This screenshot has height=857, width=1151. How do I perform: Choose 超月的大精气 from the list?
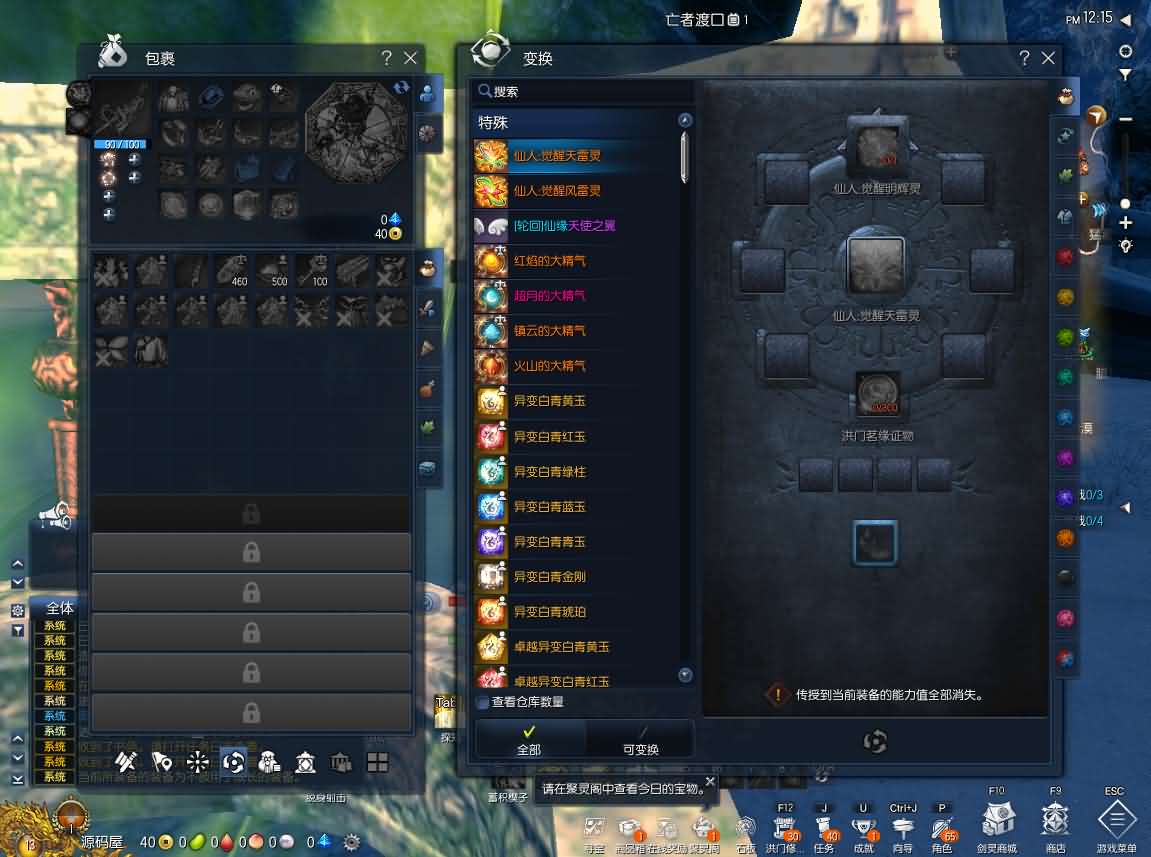[549, 295]
